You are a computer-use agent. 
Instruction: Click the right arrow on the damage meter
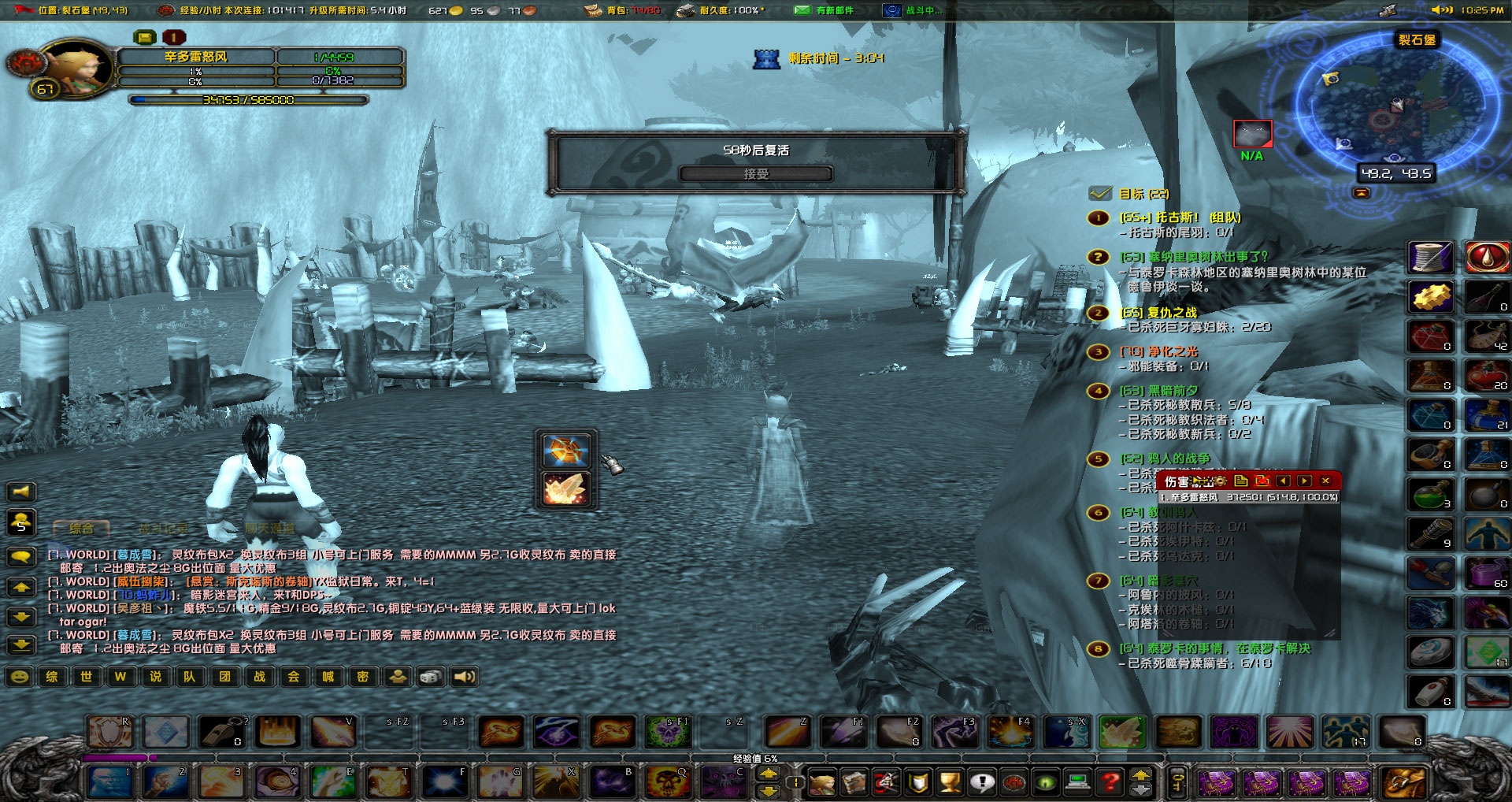tap(1305, 481)
